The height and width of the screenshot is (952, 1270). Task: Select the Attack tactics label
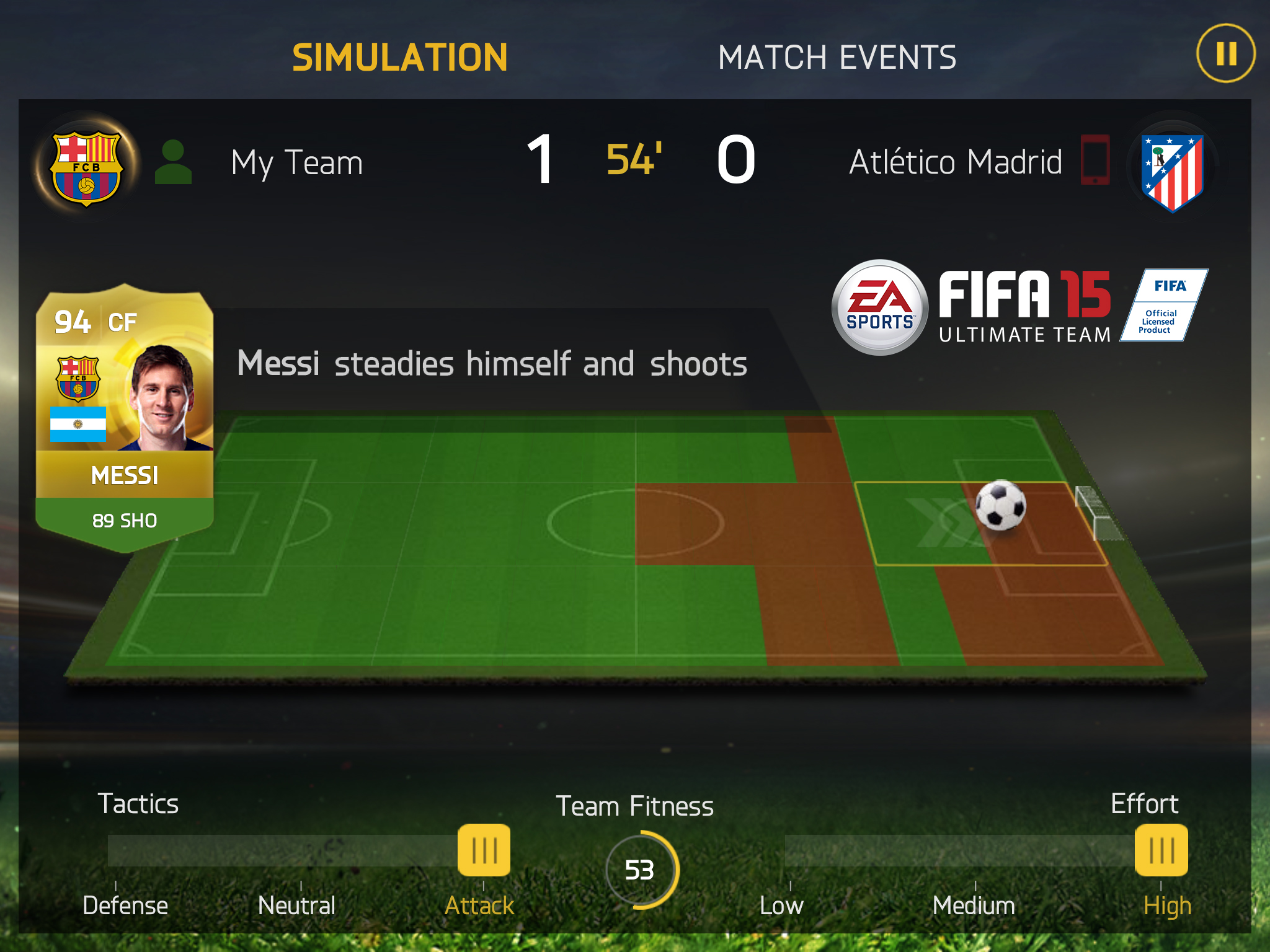[479, 905]
